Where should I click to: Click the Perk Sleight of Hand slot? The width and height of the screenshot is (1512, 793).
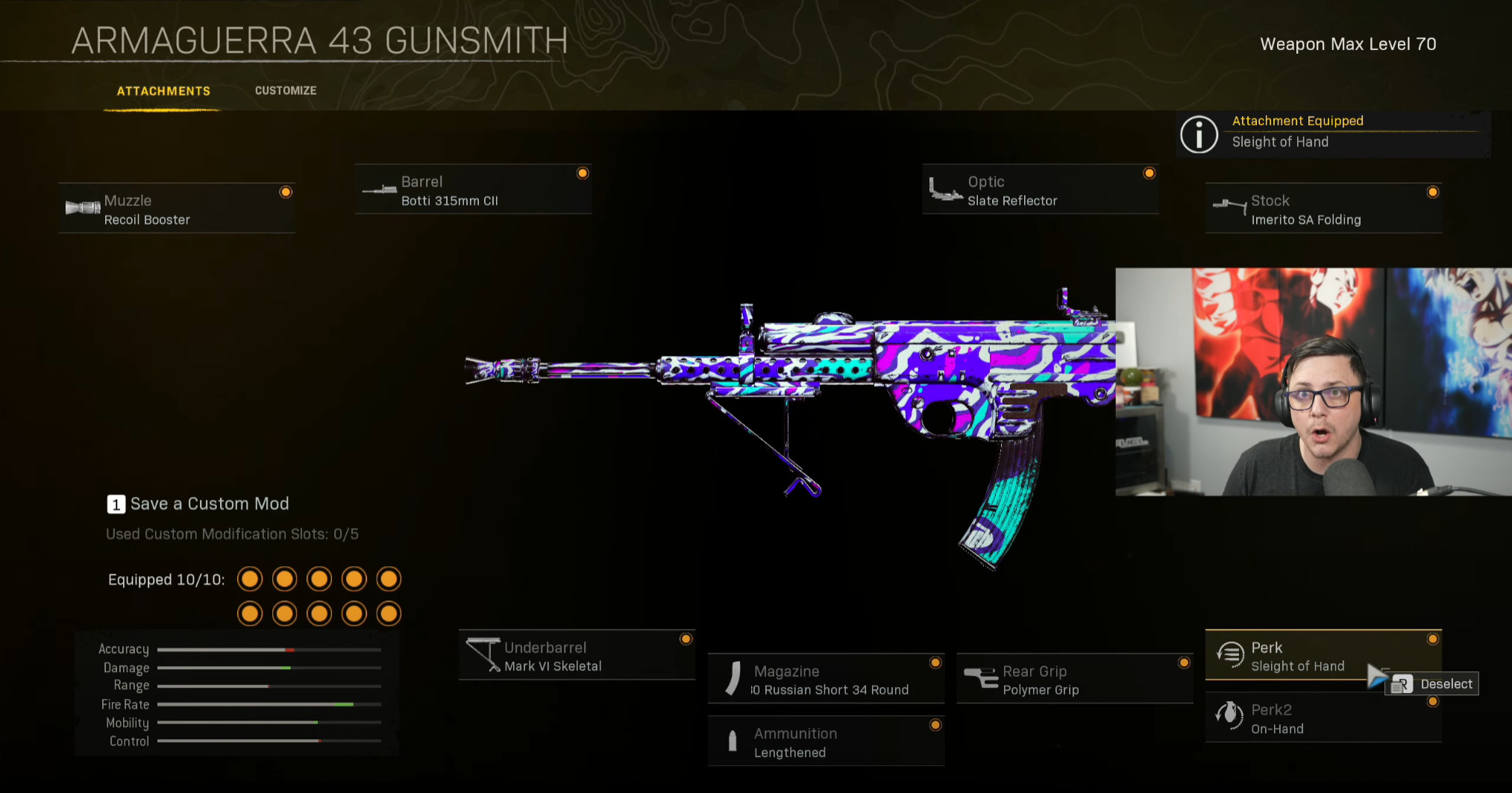1298,656
